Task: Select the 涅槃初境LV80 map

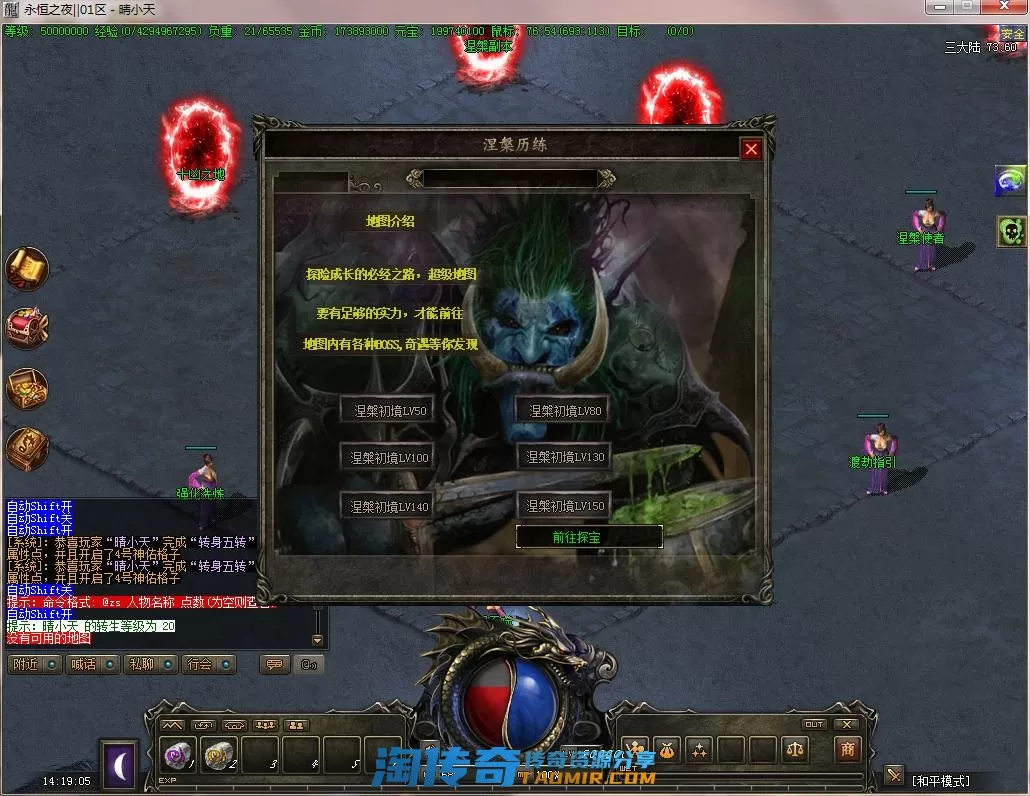Action: tap(565, 410)
